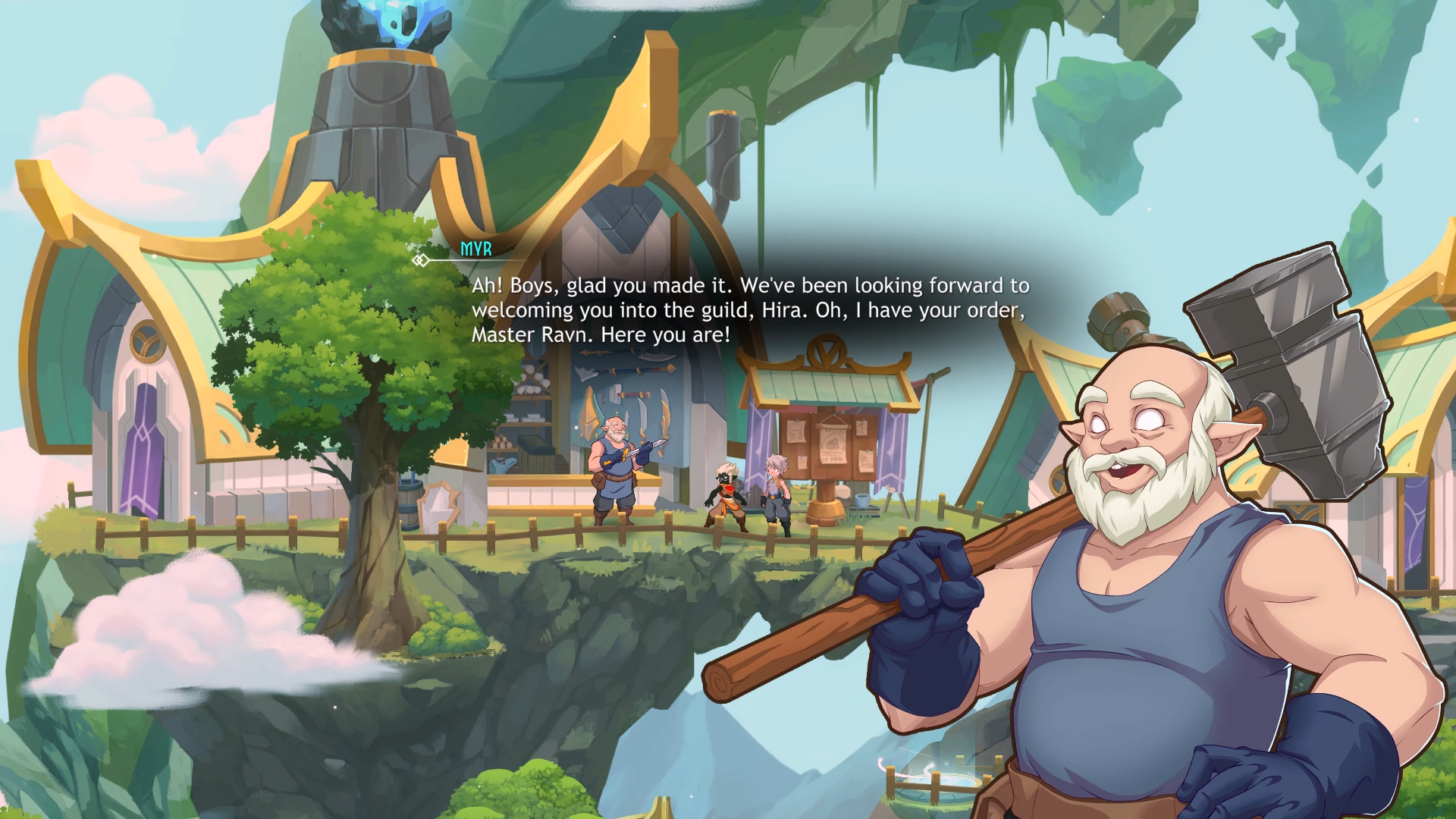Click the blue bucket near the shop counter
The height and width of the screenshot is (819, 1456).
pyautogui.click(x=861, y=500)
